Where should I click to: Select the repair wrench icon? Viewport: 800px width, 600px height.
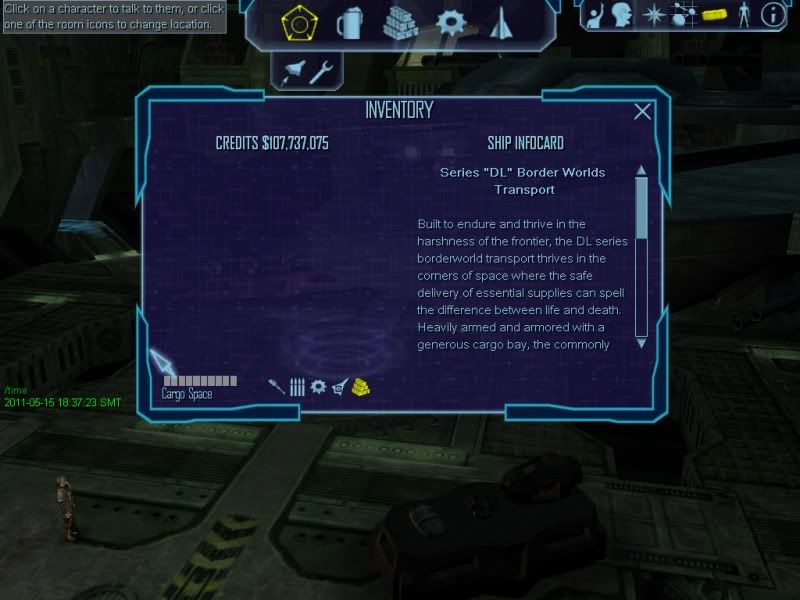click(321, 70)
